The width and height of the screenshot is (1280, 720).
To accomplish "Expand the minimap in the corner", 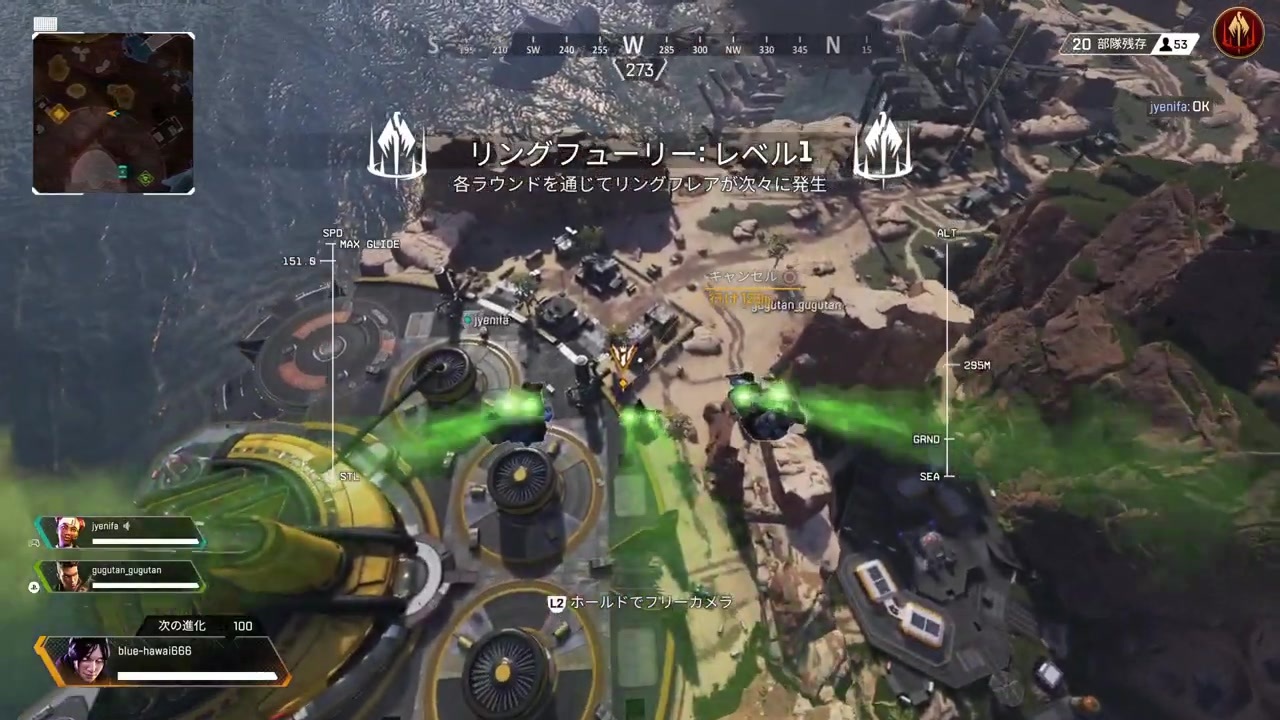I will pyautogui.click(x=113, y=112).
